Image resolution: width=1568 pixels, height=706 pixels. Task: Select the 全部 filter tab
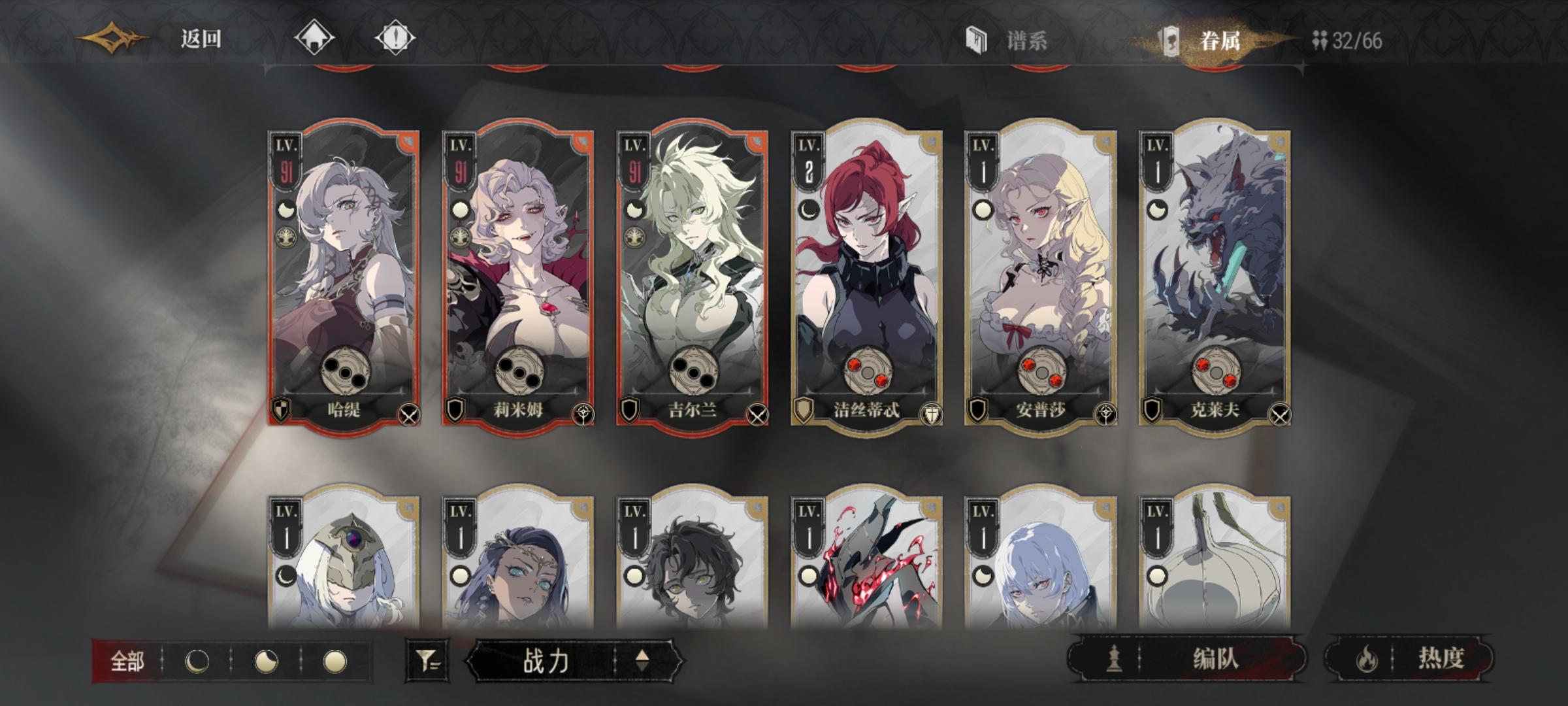[x=128, y=662]
